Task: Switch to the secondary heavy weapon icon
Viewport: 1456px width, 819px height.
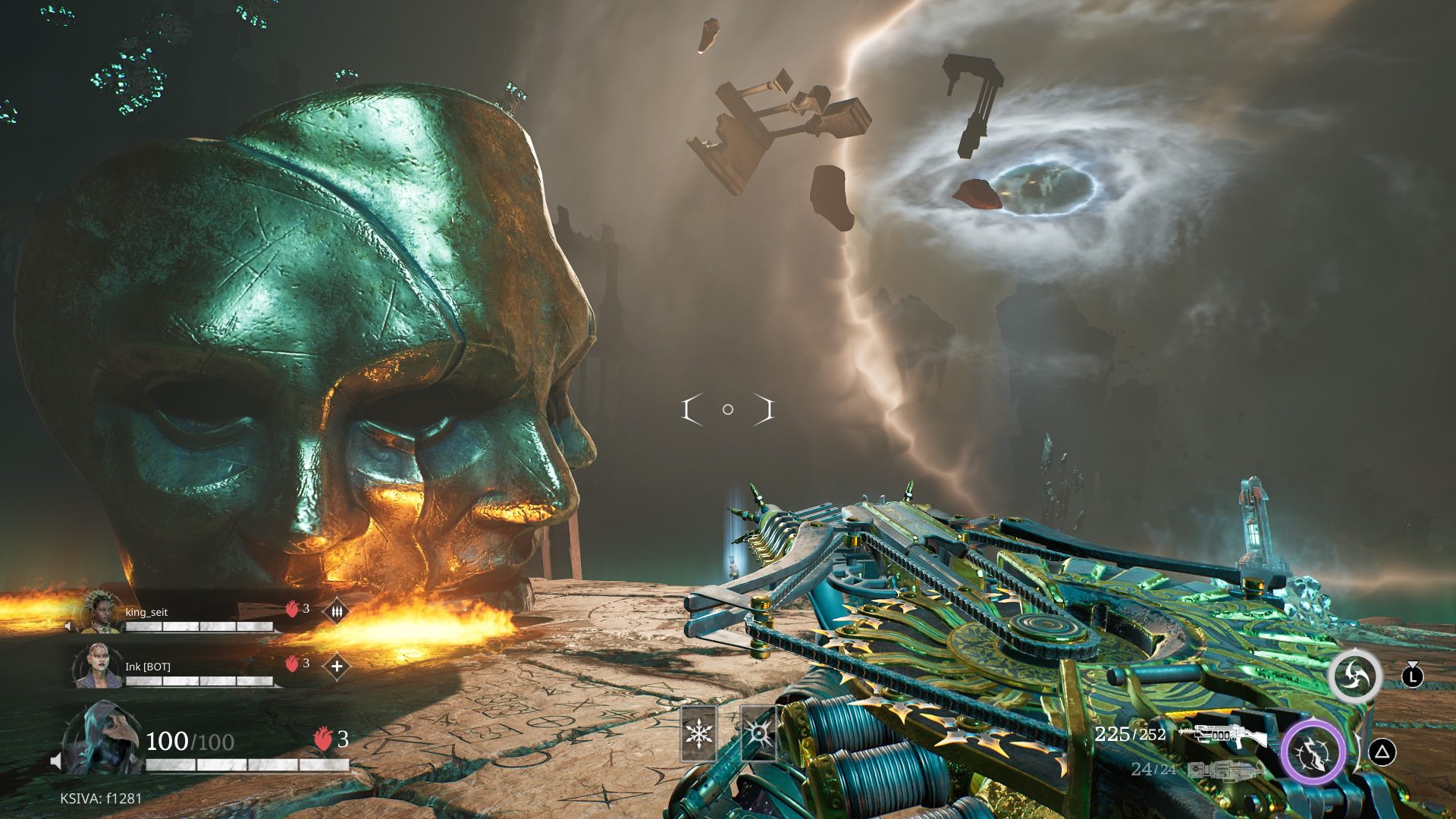Action: tap(1224, 770)
